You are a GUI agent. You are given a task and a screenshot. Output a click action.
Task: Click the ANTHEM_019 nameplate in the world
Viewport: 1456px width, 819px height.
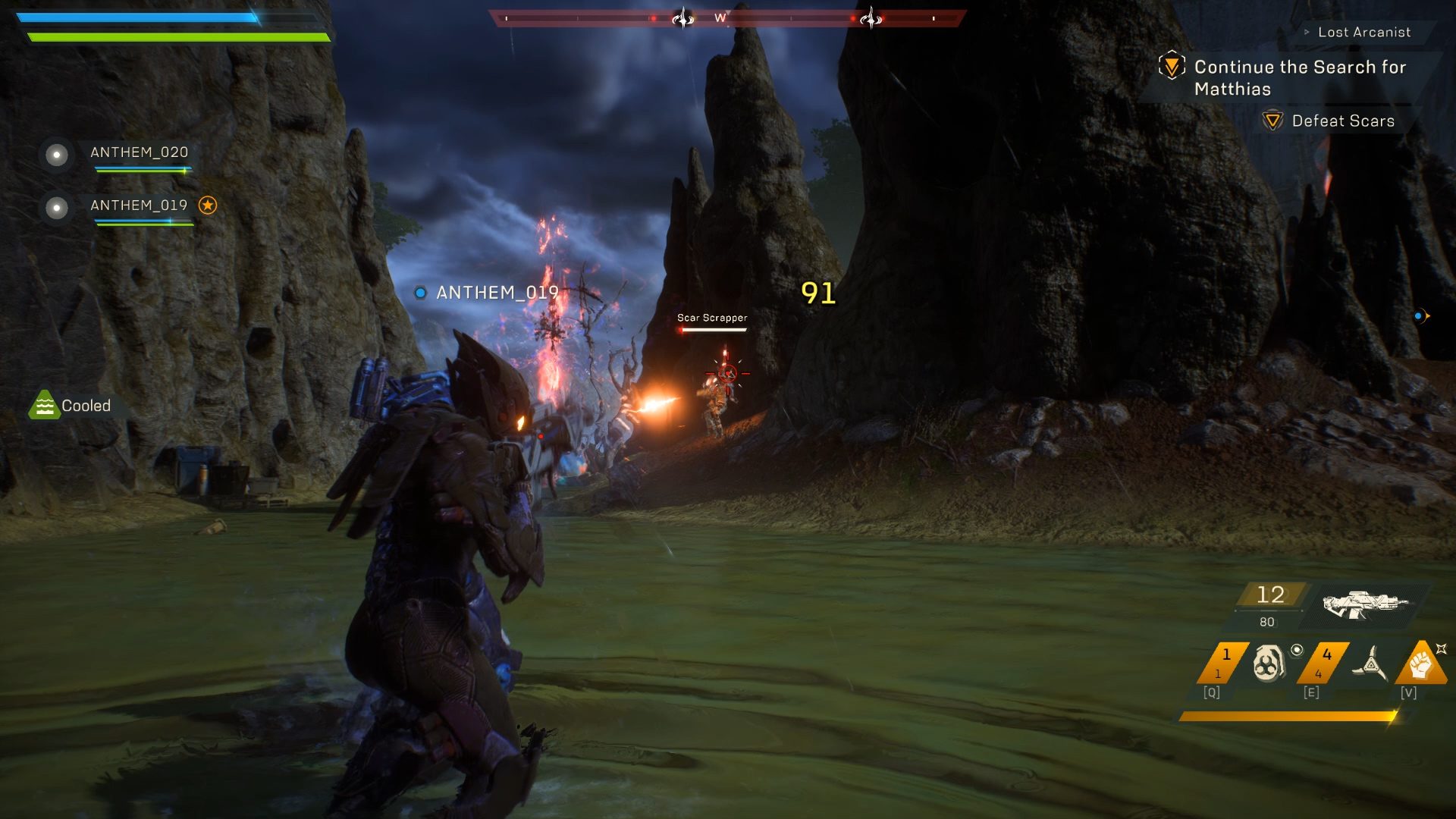point(497,292)
